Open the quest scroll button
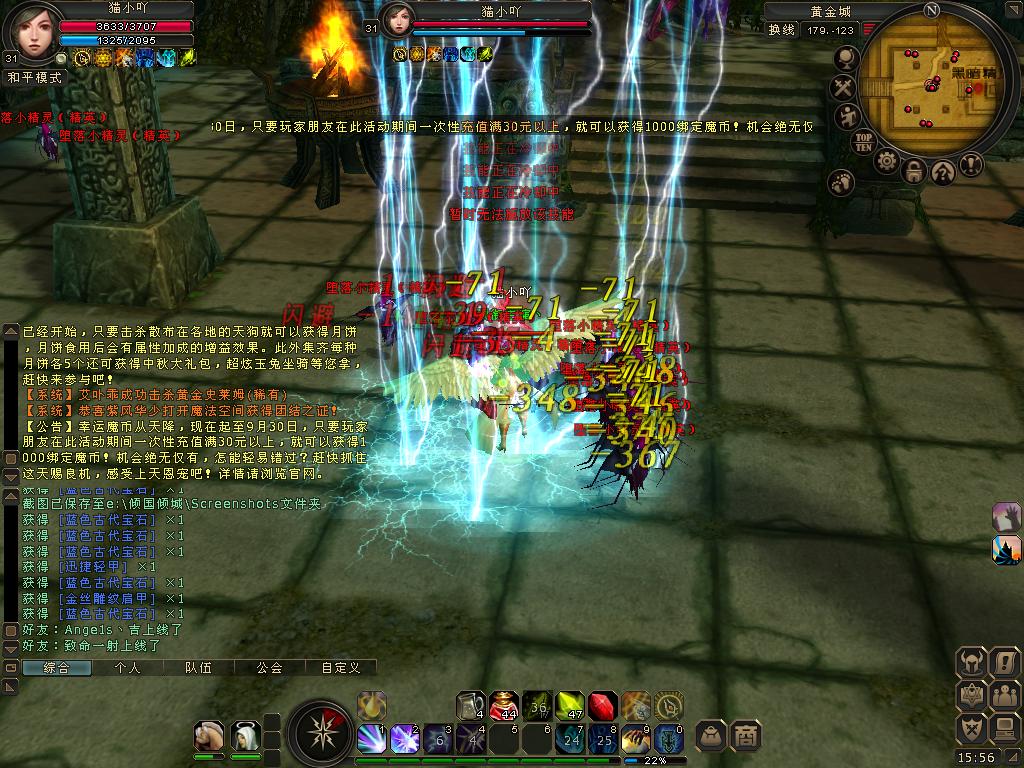Screen dimensions: 1024x768 pyautogui.click(x=1003, y=661)
